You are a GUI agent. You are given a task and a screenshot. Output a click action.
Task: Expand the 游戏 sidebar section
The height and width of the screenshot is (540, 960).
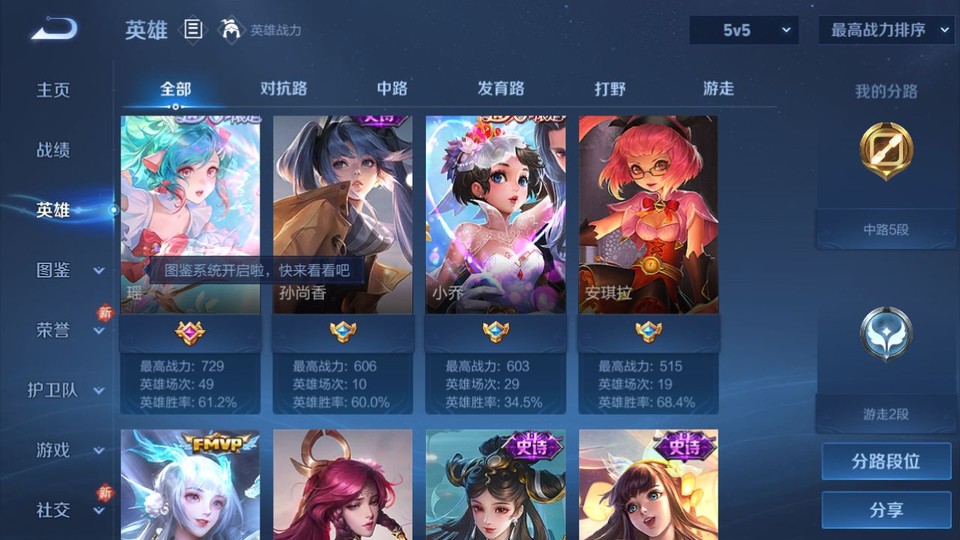66,450
